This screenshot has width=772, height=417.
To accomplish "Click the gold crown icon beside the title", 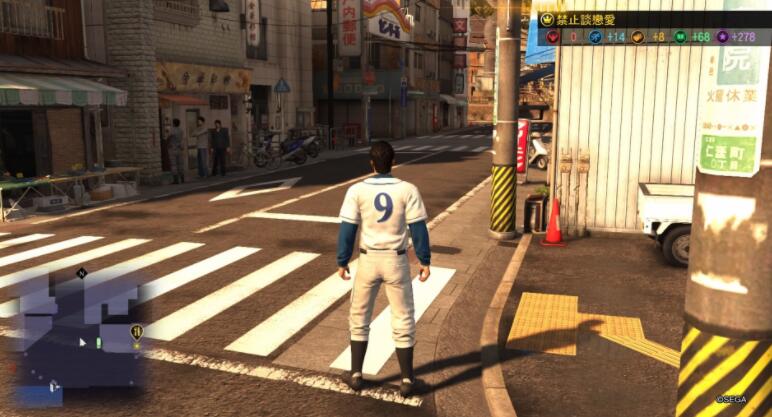I will 547,19.
